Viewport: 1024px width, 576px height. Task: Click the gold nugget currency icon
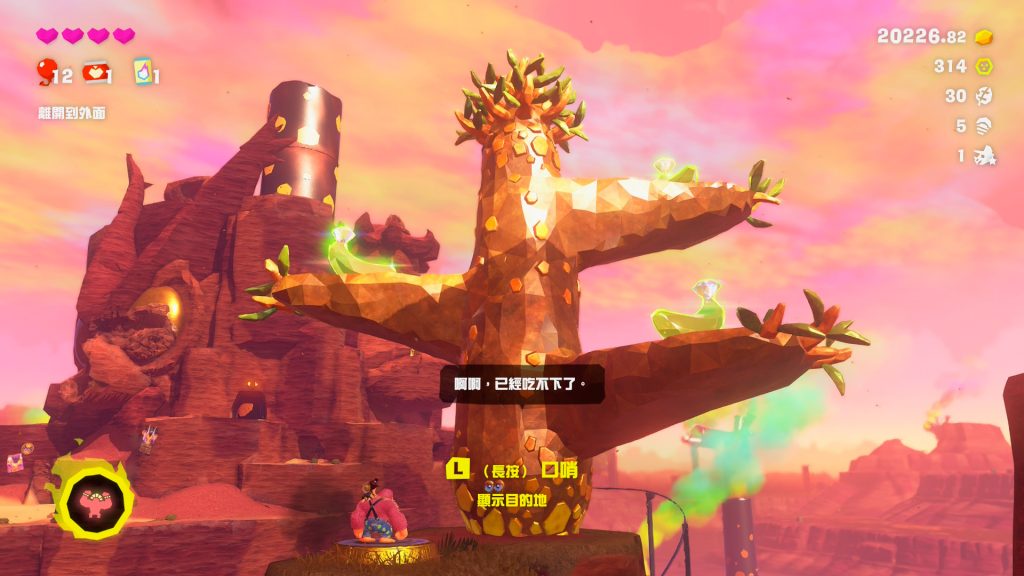985,37
